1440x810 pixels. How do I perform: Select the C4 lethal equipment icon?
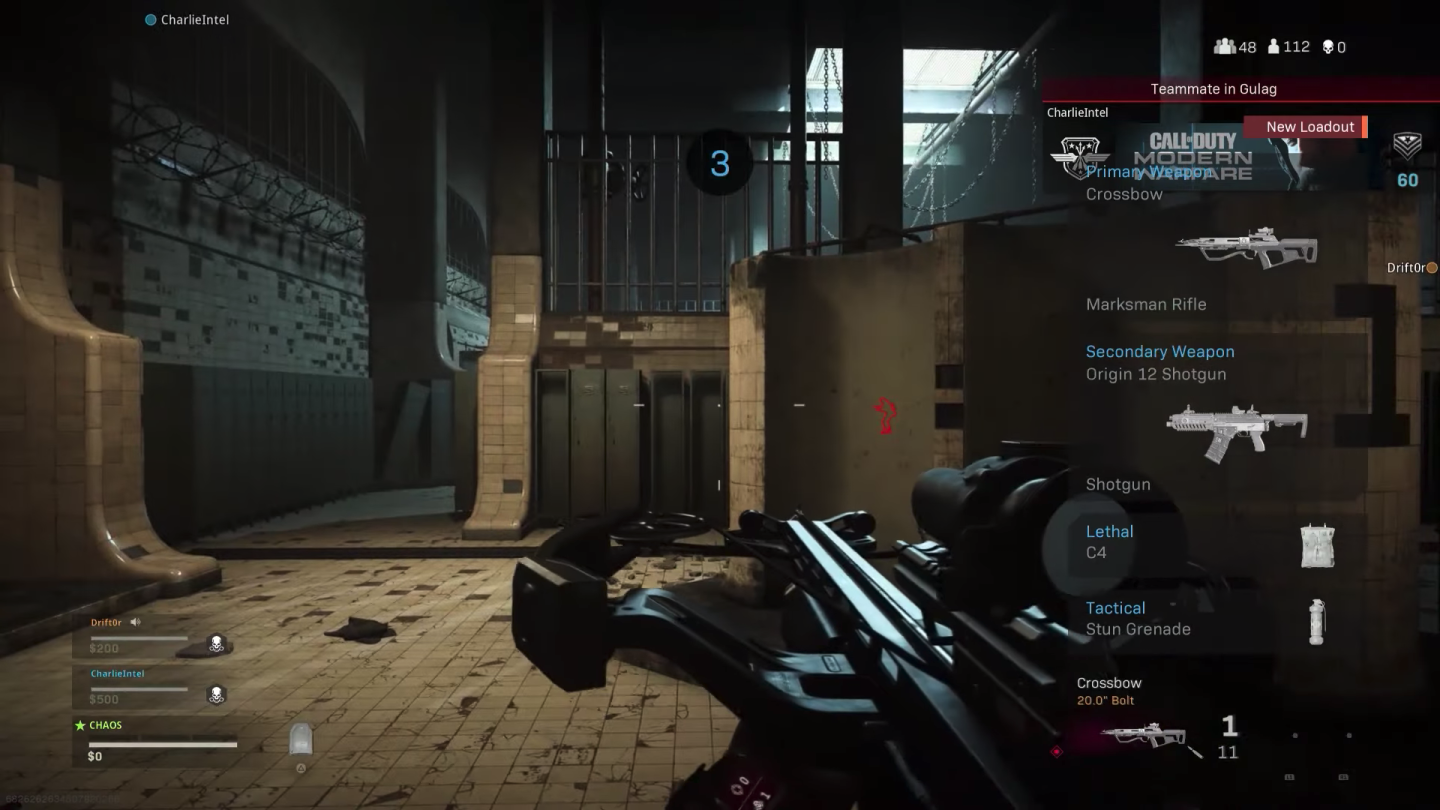(x=1318, y=545)
